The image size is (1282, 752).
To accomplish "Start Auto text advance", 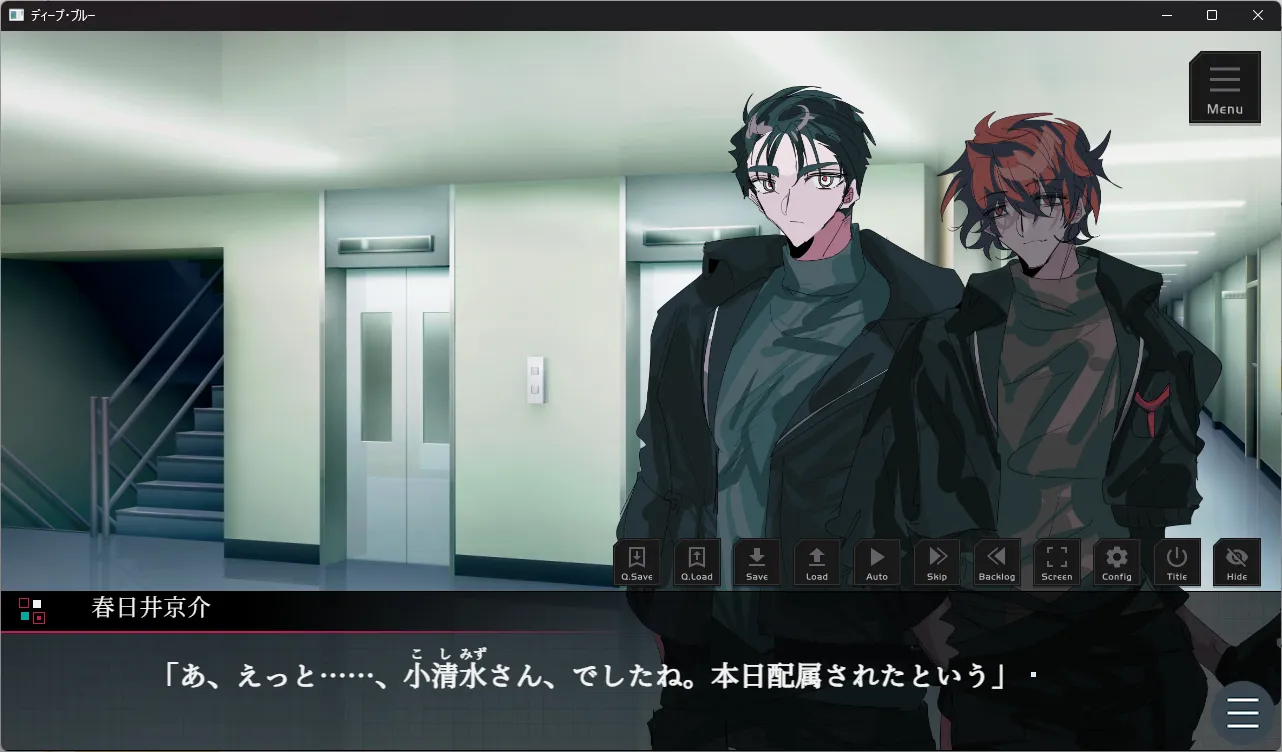I will tap(877, 563).
